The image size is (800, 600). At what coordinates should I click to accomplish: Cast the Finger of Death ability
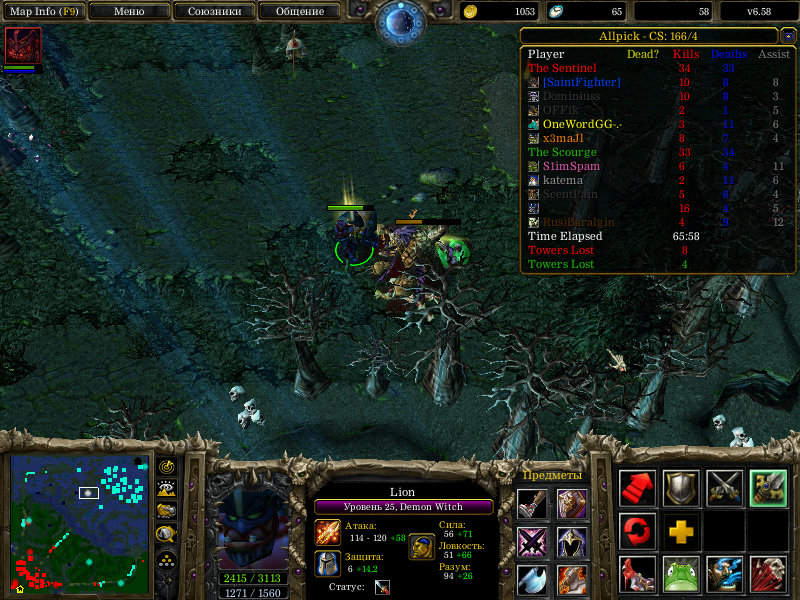768,574
